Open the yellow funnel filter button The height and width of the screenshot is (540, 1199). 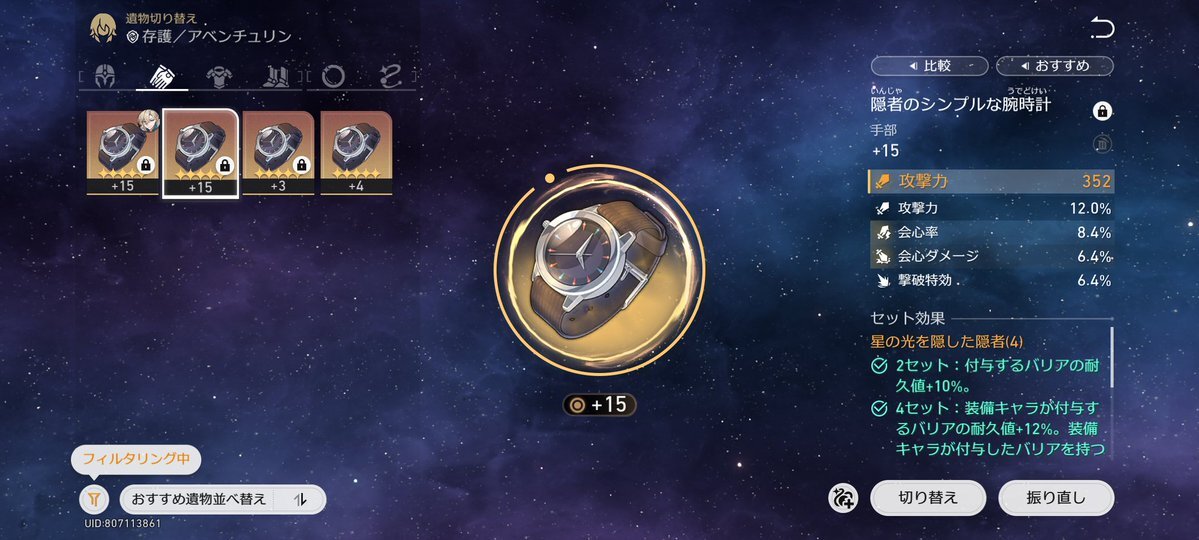point(93,498)
